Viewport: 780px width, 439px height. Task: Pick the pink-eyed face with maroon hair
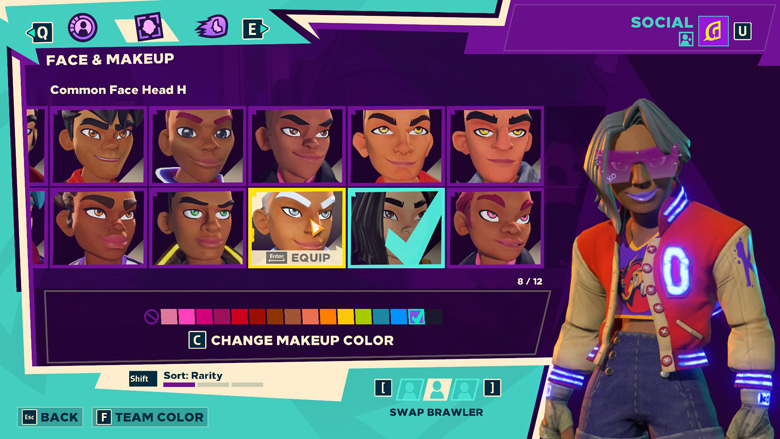click(x=495, y=228)
